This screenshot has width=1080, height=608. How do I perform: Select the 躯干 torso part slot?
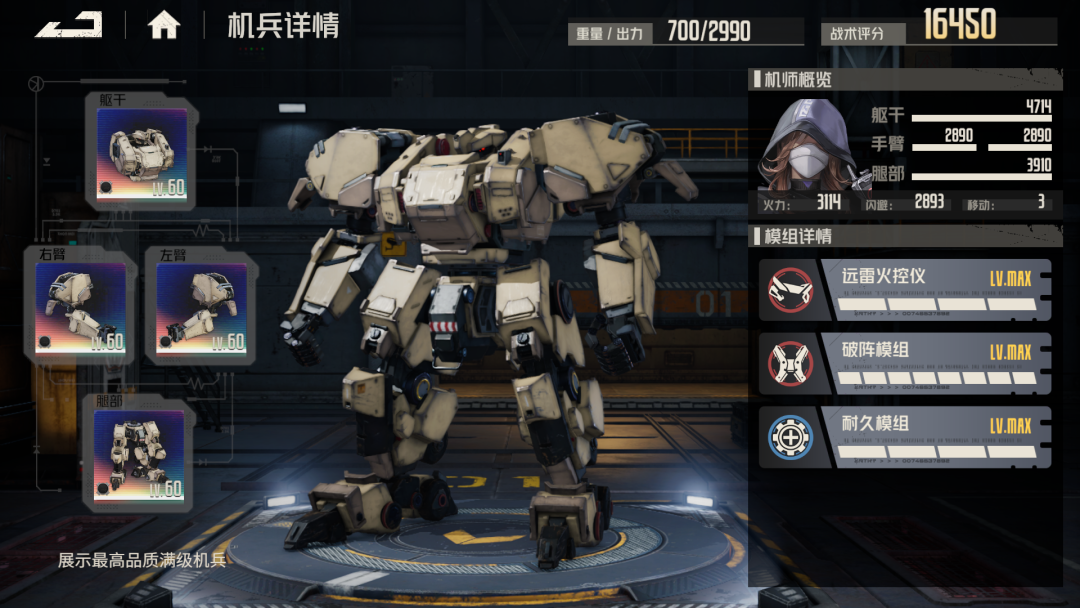pyautogui.click(x=142, y=154)
